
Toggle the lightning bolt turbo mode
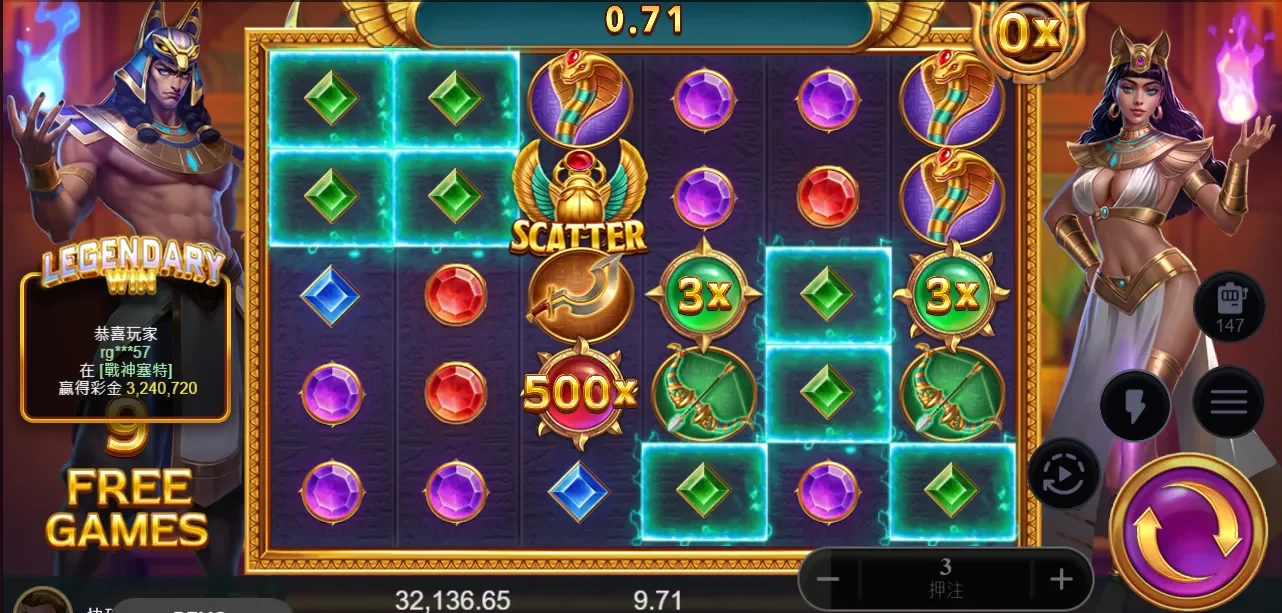click(x=1136, y=402)
